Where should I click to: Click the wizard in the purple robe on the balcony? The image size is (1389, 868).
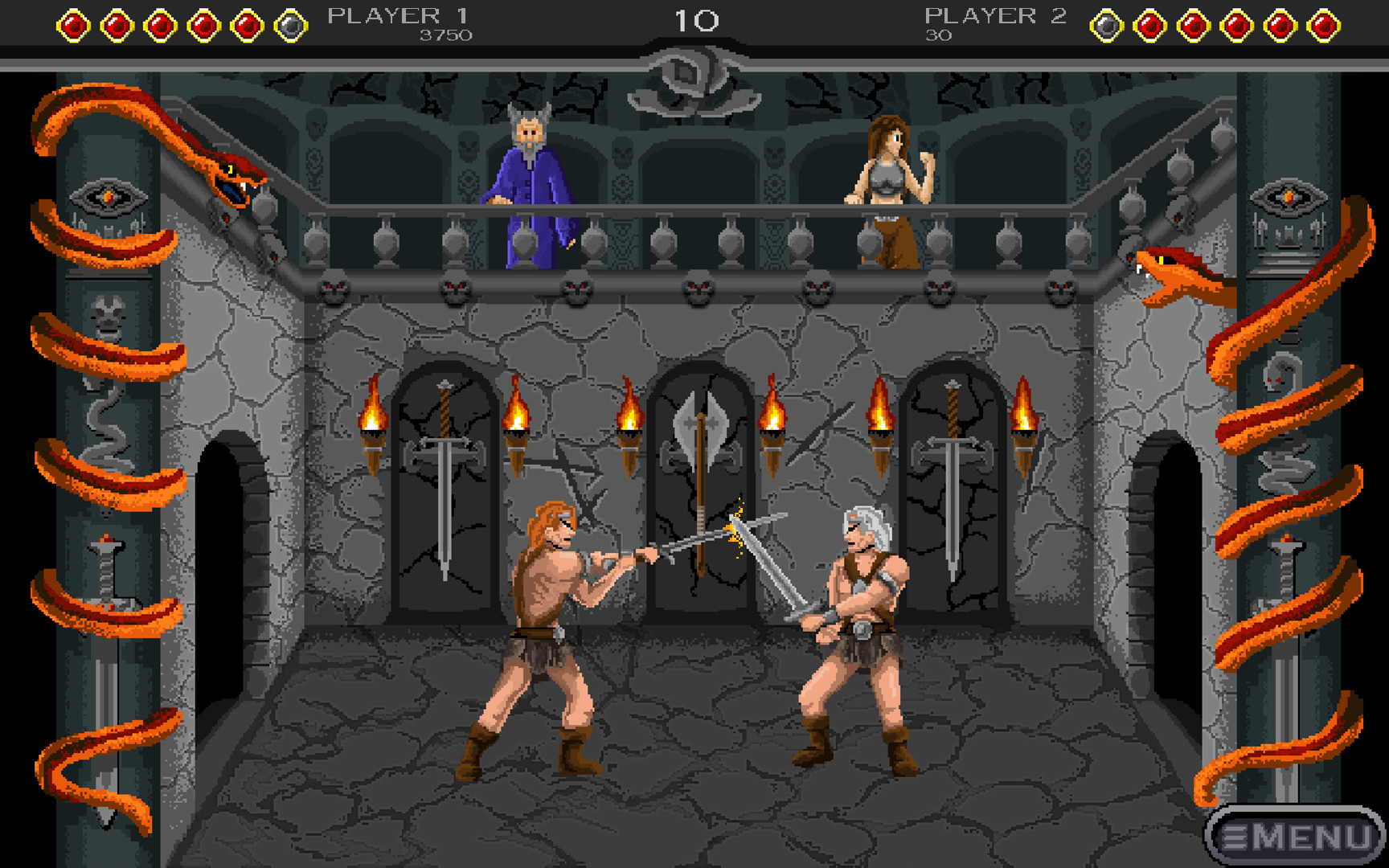(x=531, y=185)
